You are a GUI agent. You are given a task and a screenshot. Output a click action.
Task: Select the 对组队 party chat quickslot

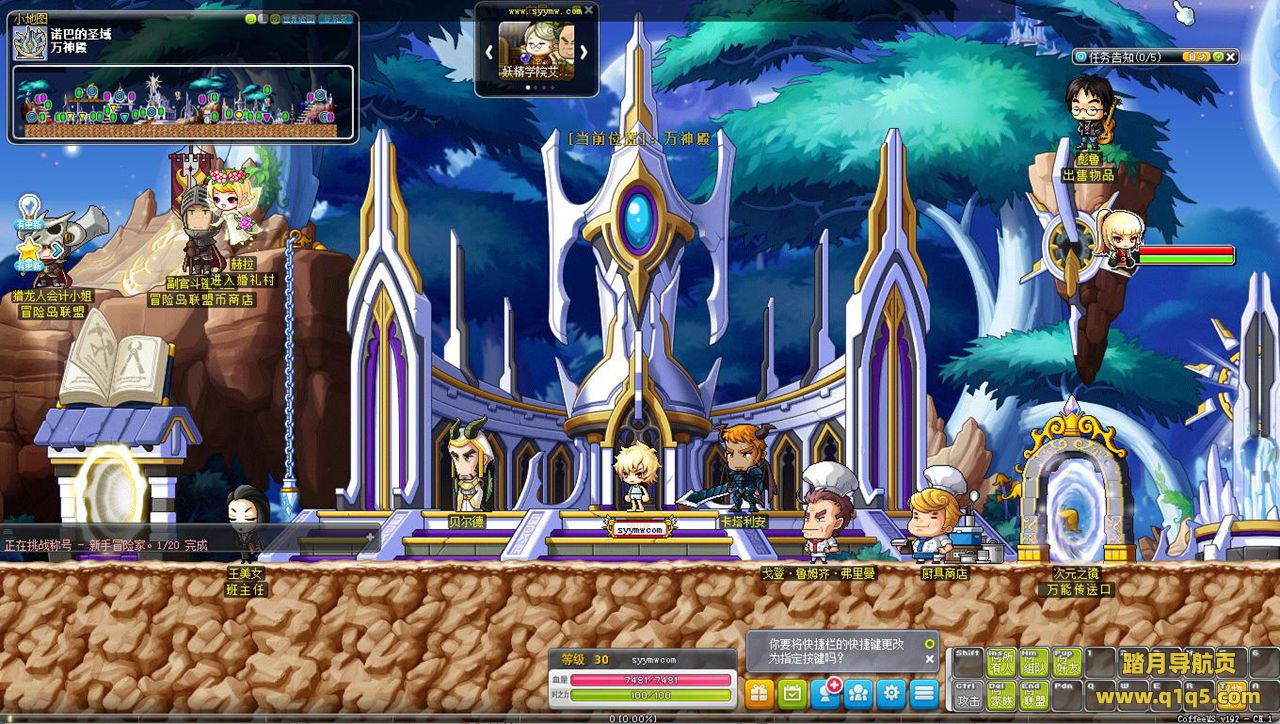coord(1034,662)
